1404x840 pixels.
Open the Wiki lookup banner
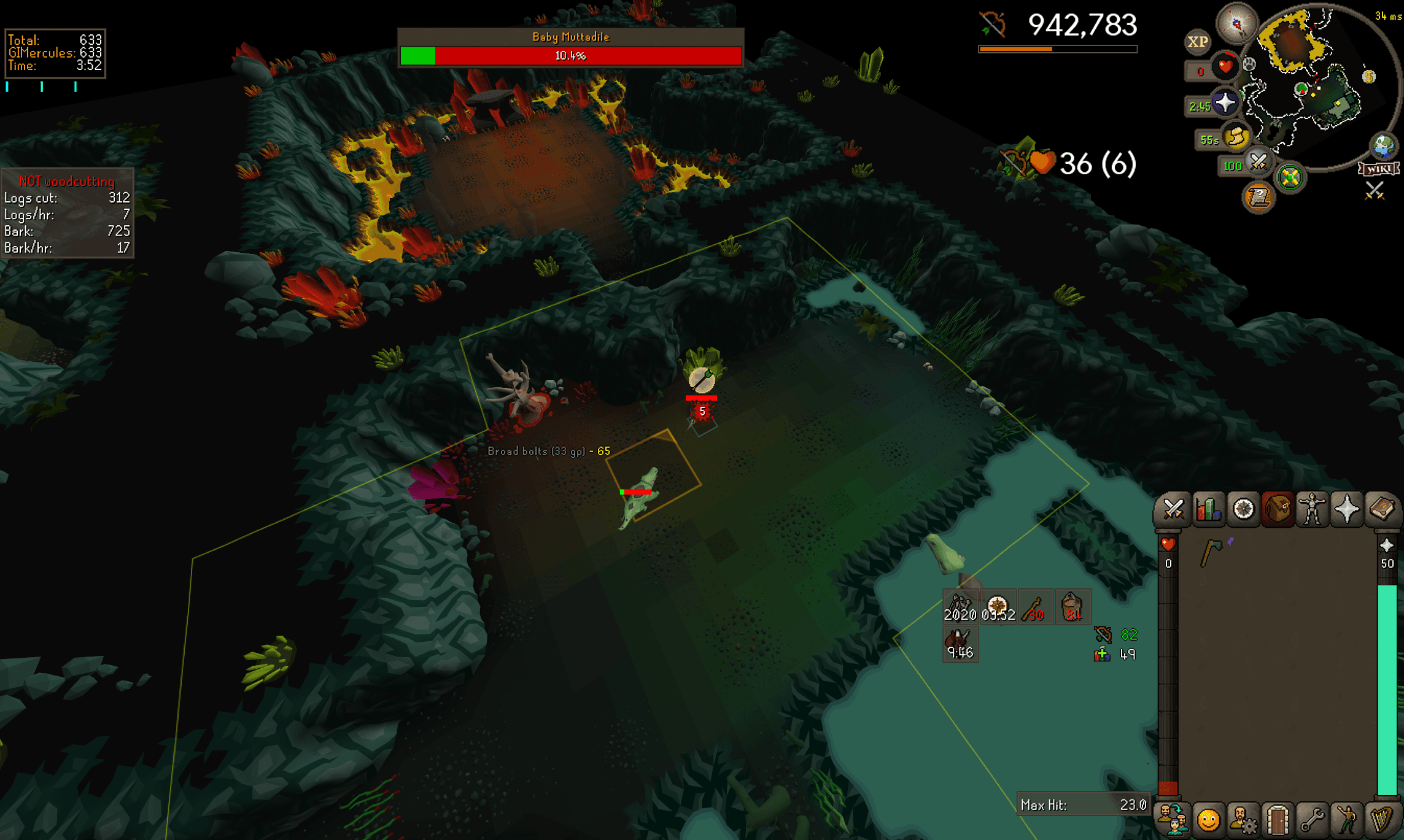coord(1378,170)
